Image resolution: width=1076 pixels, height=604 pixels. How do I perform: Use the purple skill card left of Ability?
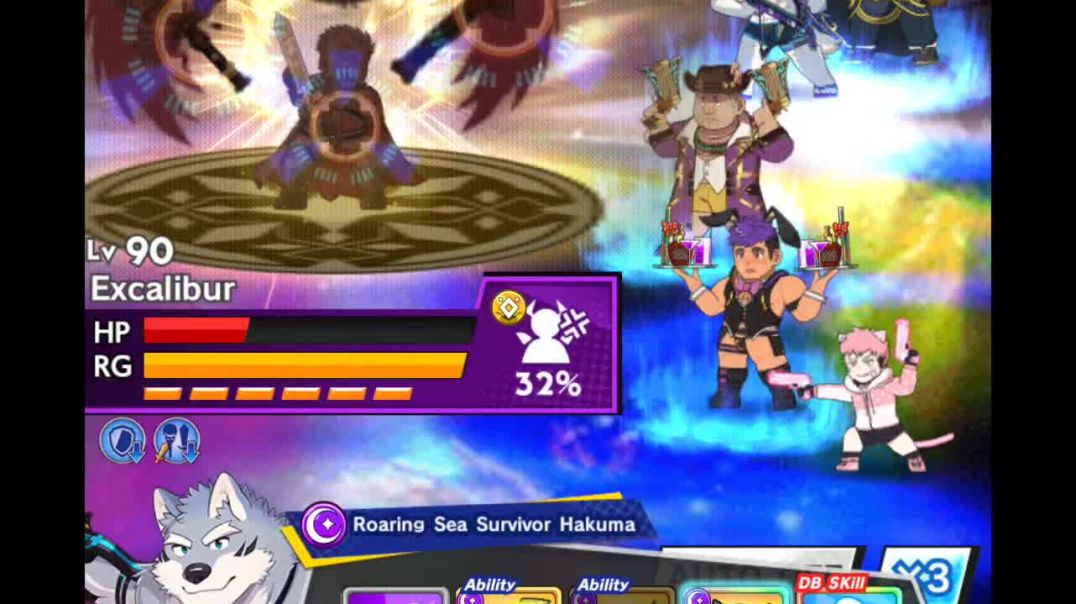[397, 596]
